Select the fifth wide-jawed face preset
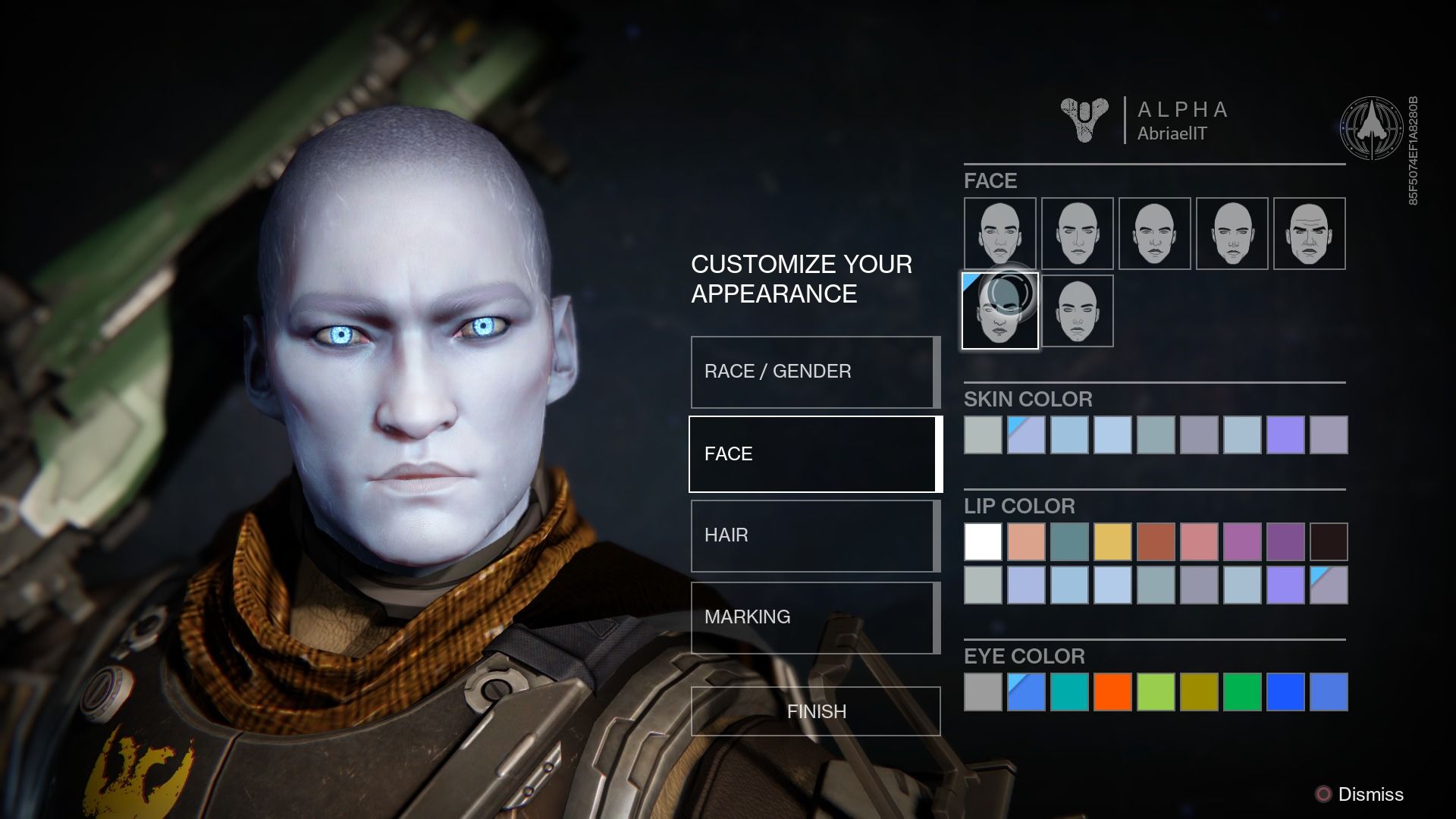The height and width of the screenshot is (819, 1456). [x=1309, y=234]
